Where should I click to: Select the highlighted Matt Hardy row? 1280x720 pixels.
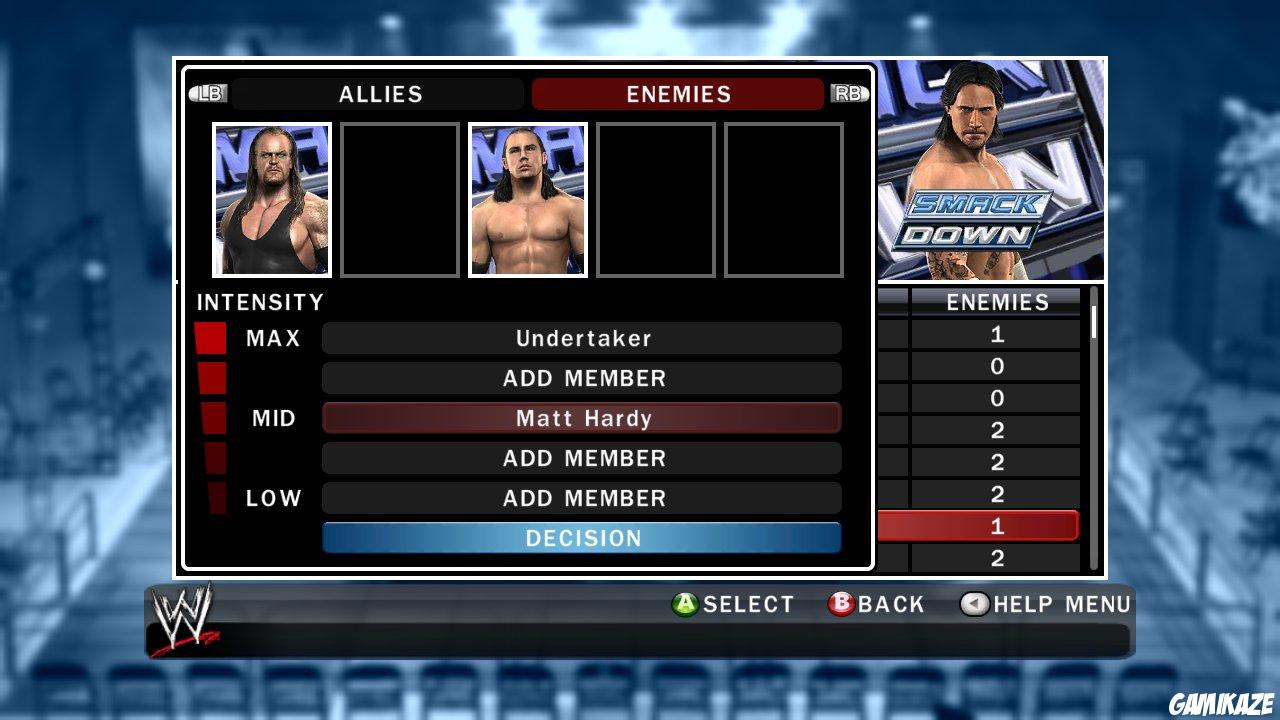(x=582, y=418)
